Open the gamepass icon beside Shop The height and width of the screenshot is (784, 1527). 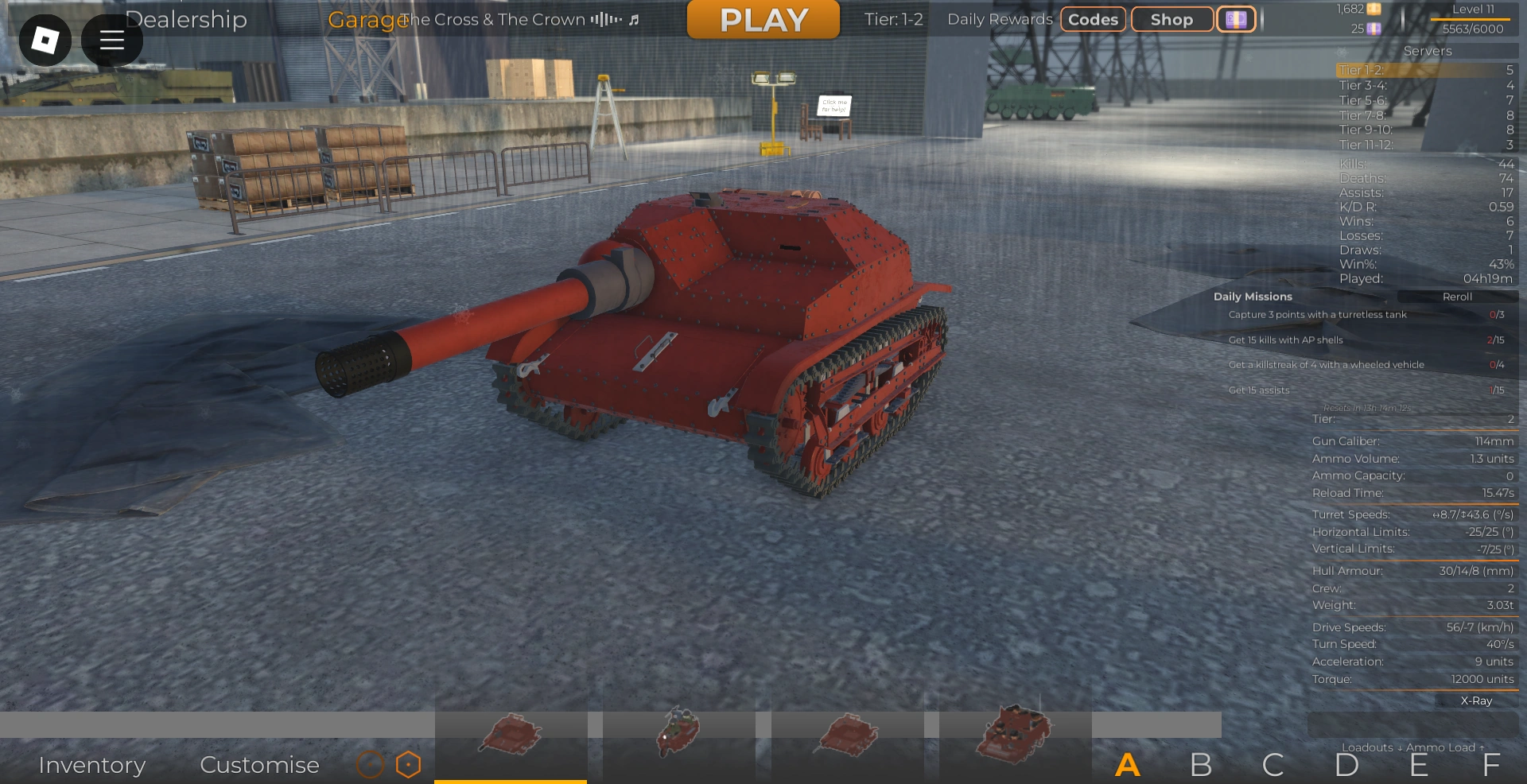(1237, 18)
